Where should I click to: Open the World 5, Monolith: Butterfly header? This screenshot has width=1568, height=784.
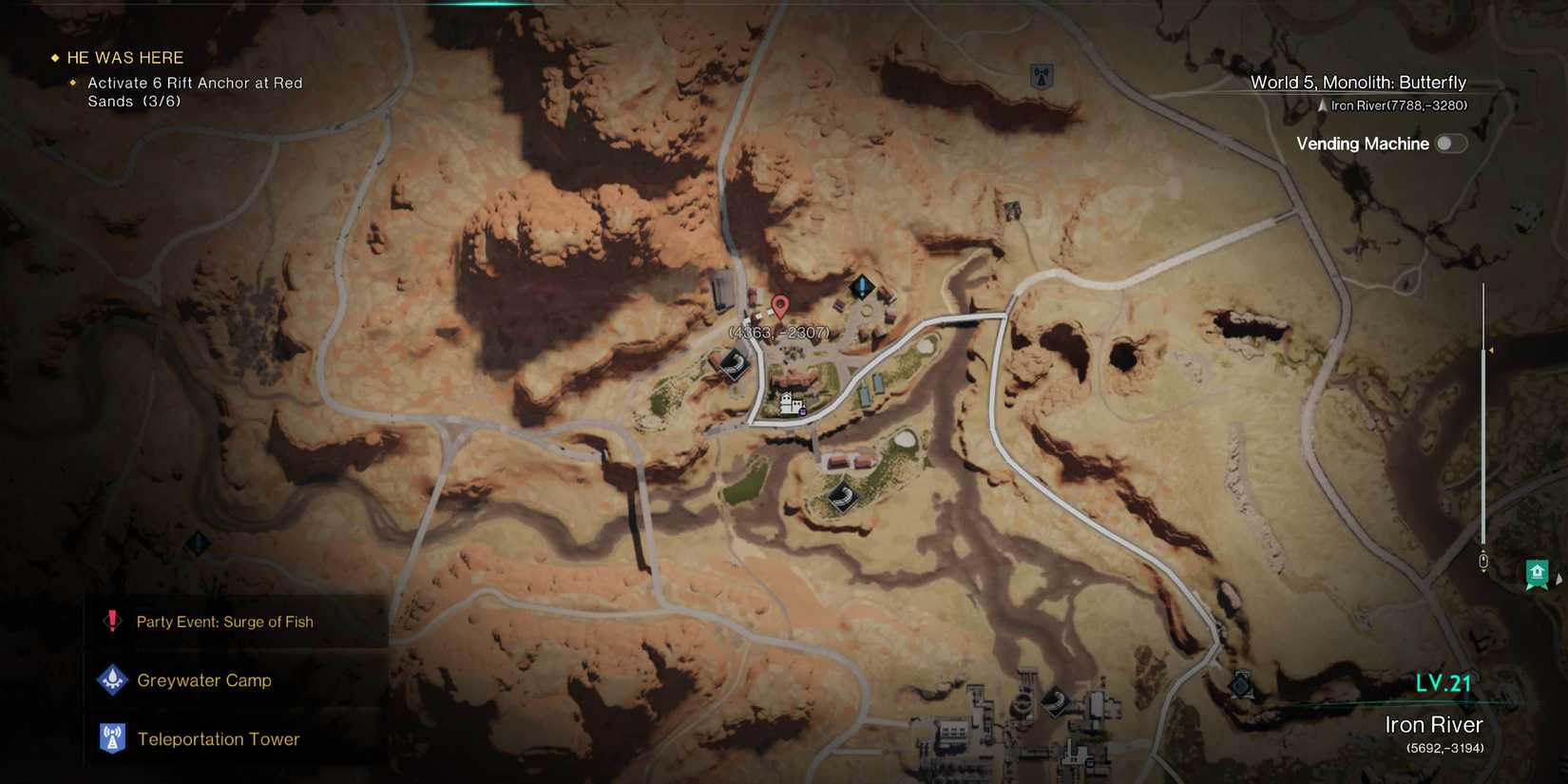click(x=1357, y=83)
